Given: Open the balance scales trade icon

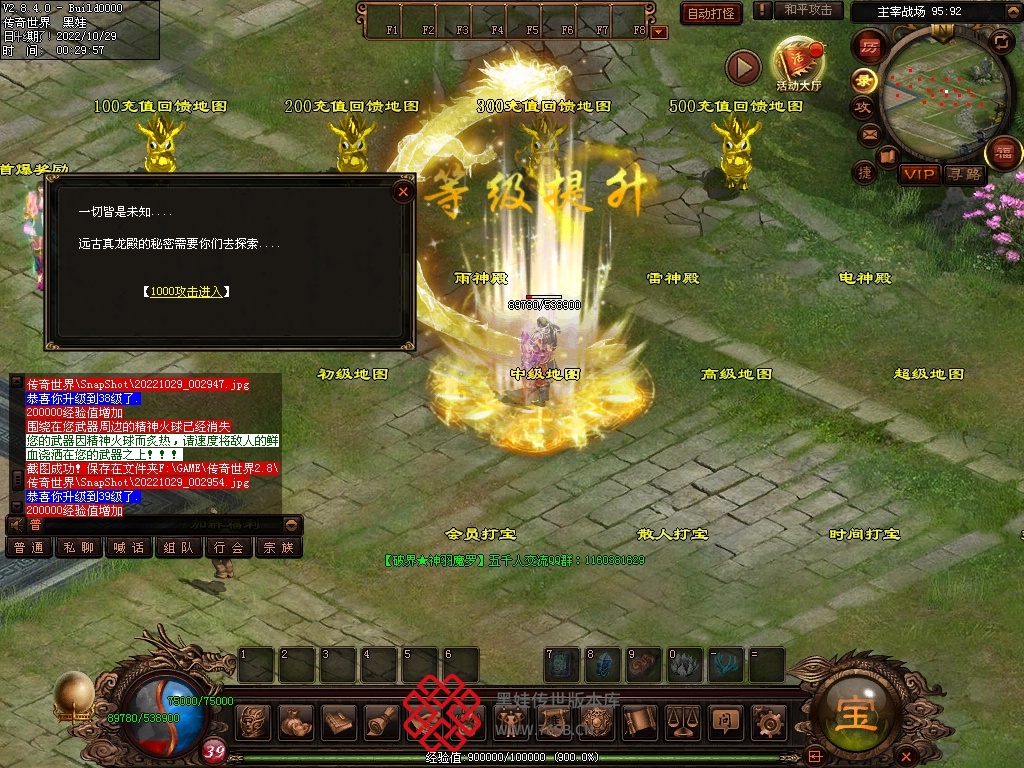Looking at the screenshot, I should 683,721.
